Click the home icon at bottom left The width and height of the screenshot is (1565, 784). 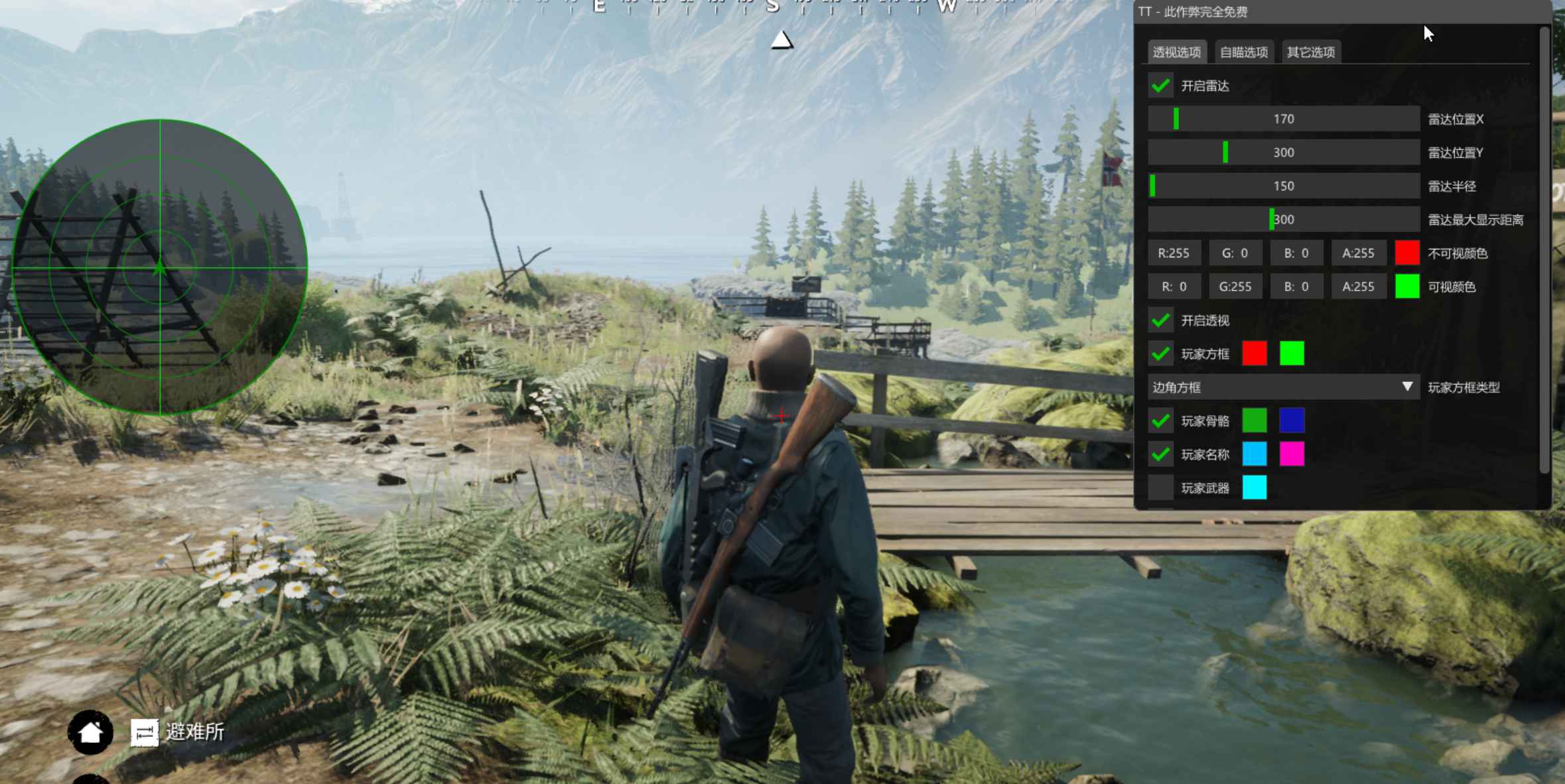coord(91,732)
